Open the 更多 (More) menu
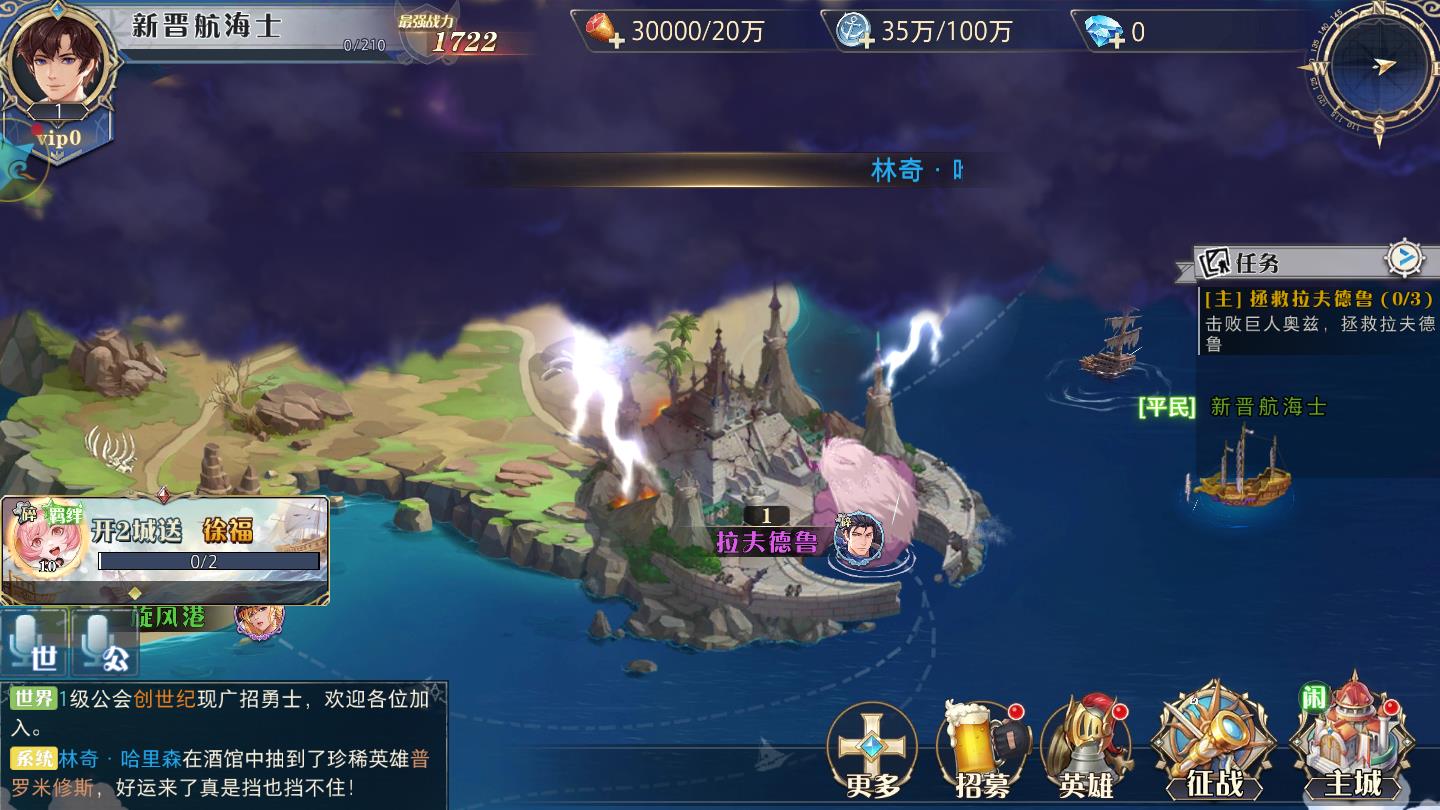Image resolution: width=1440 pixels, height=810 pixels. coord(872,752)
